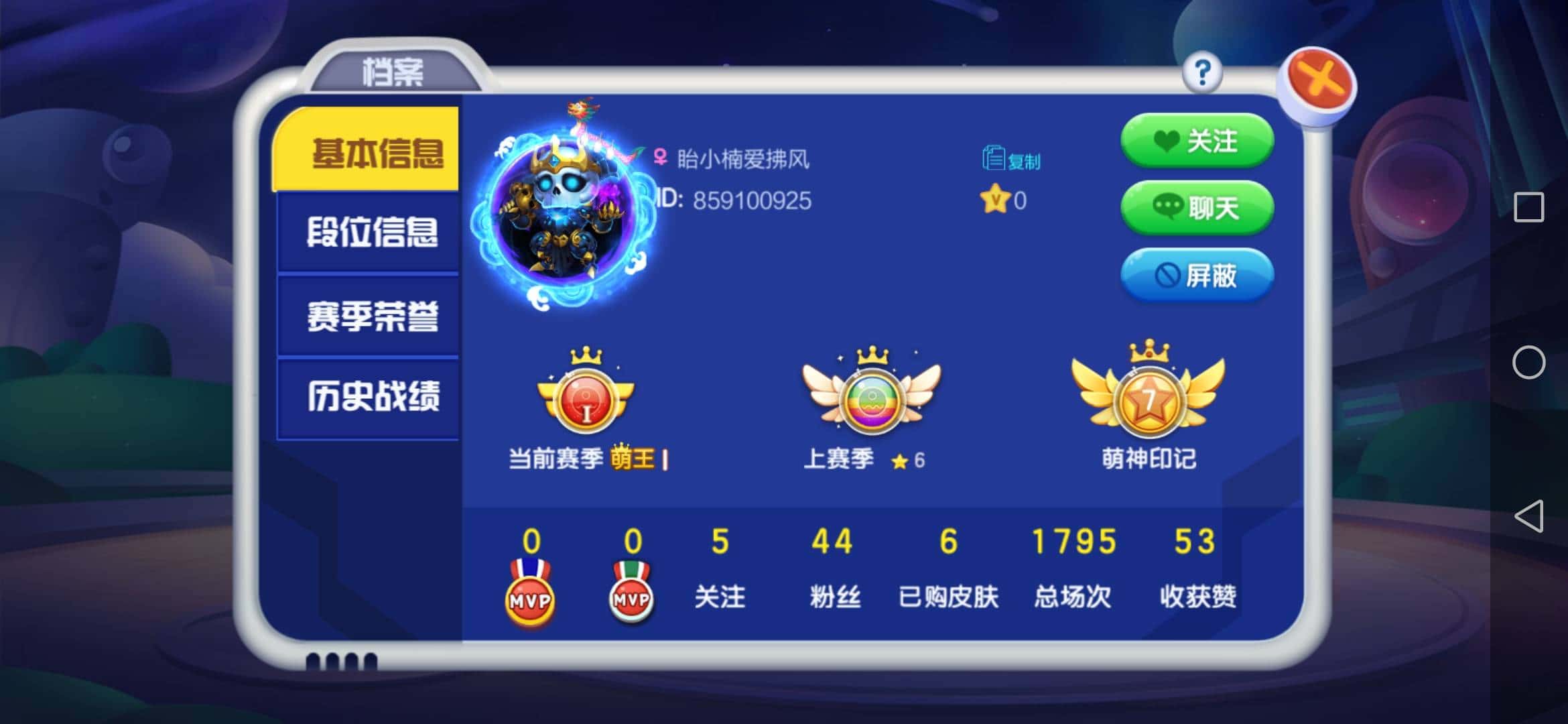The image size is (1568, 724).
Task: Click the female gender symbol by the username
Action: coord(660,157)
